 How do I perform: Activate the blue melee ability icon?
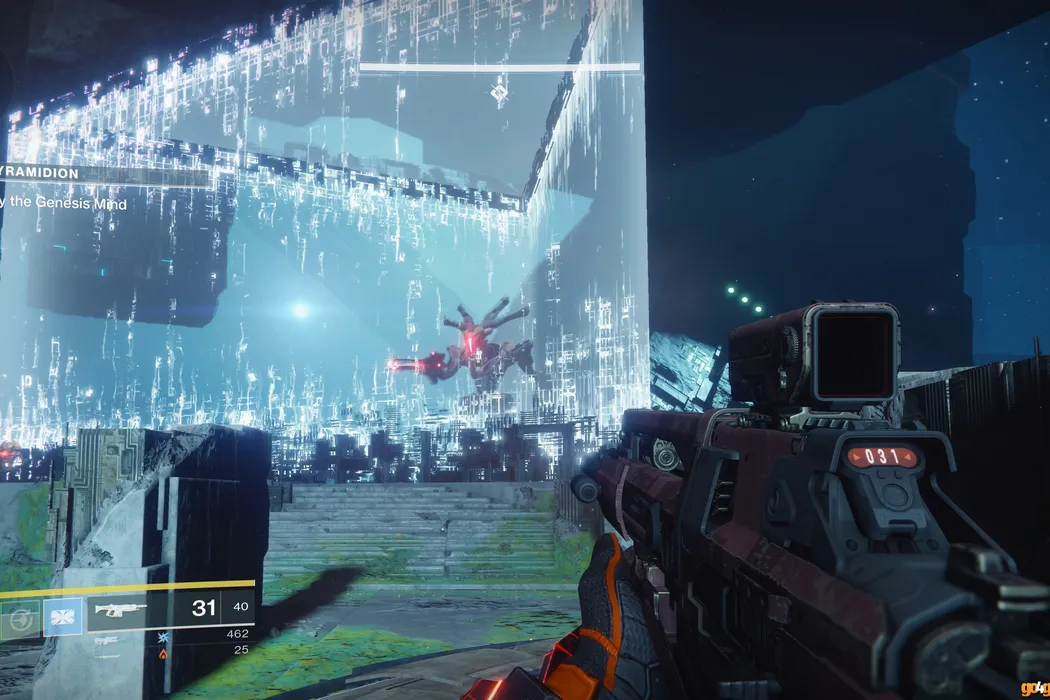(x=61, y=615)
